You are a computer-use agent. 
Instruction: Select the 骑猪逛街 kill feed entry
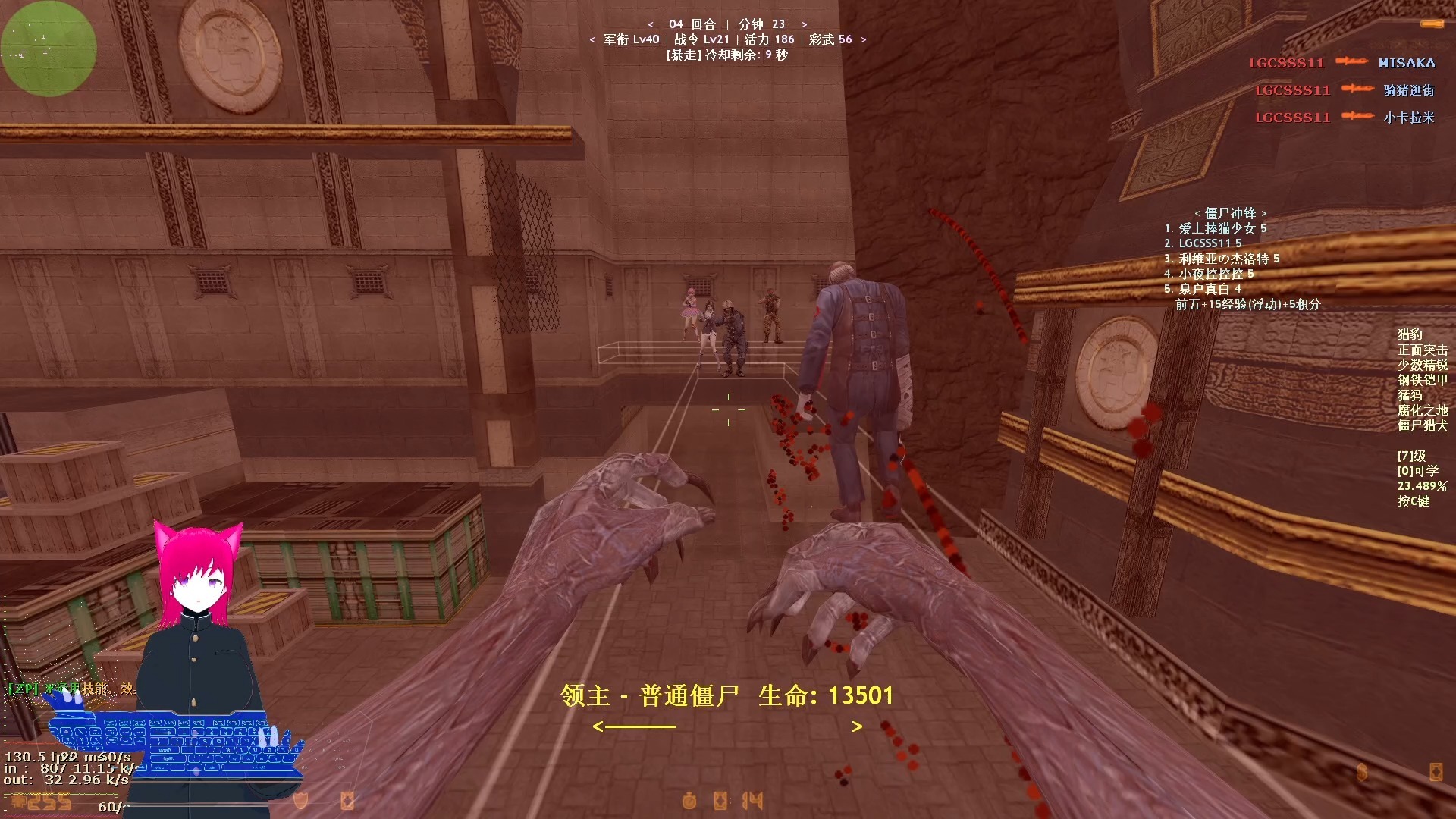[1408, 90]
